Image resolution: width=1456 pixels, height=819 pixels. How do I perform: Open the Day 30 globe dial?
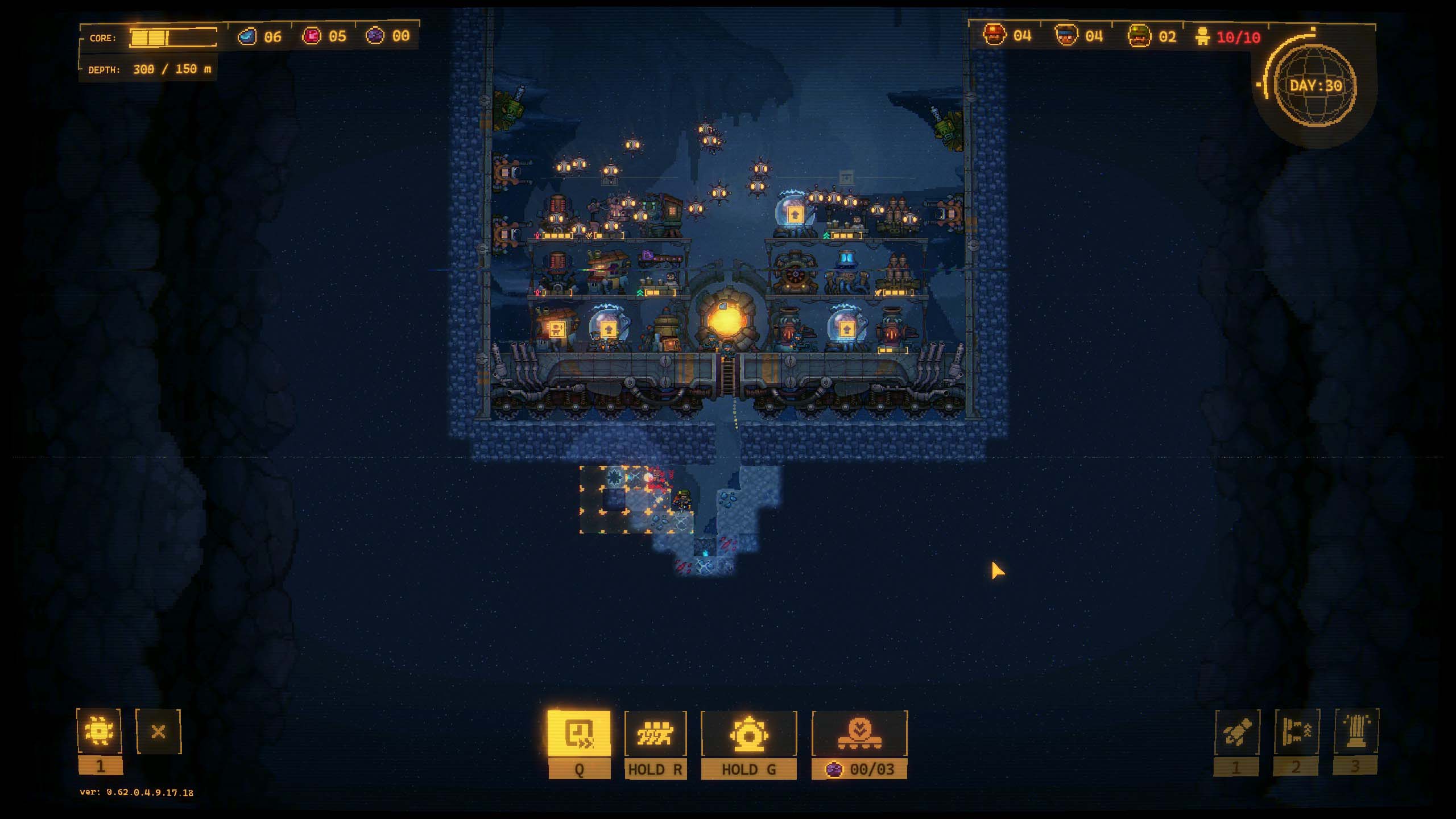(1316, 86)
